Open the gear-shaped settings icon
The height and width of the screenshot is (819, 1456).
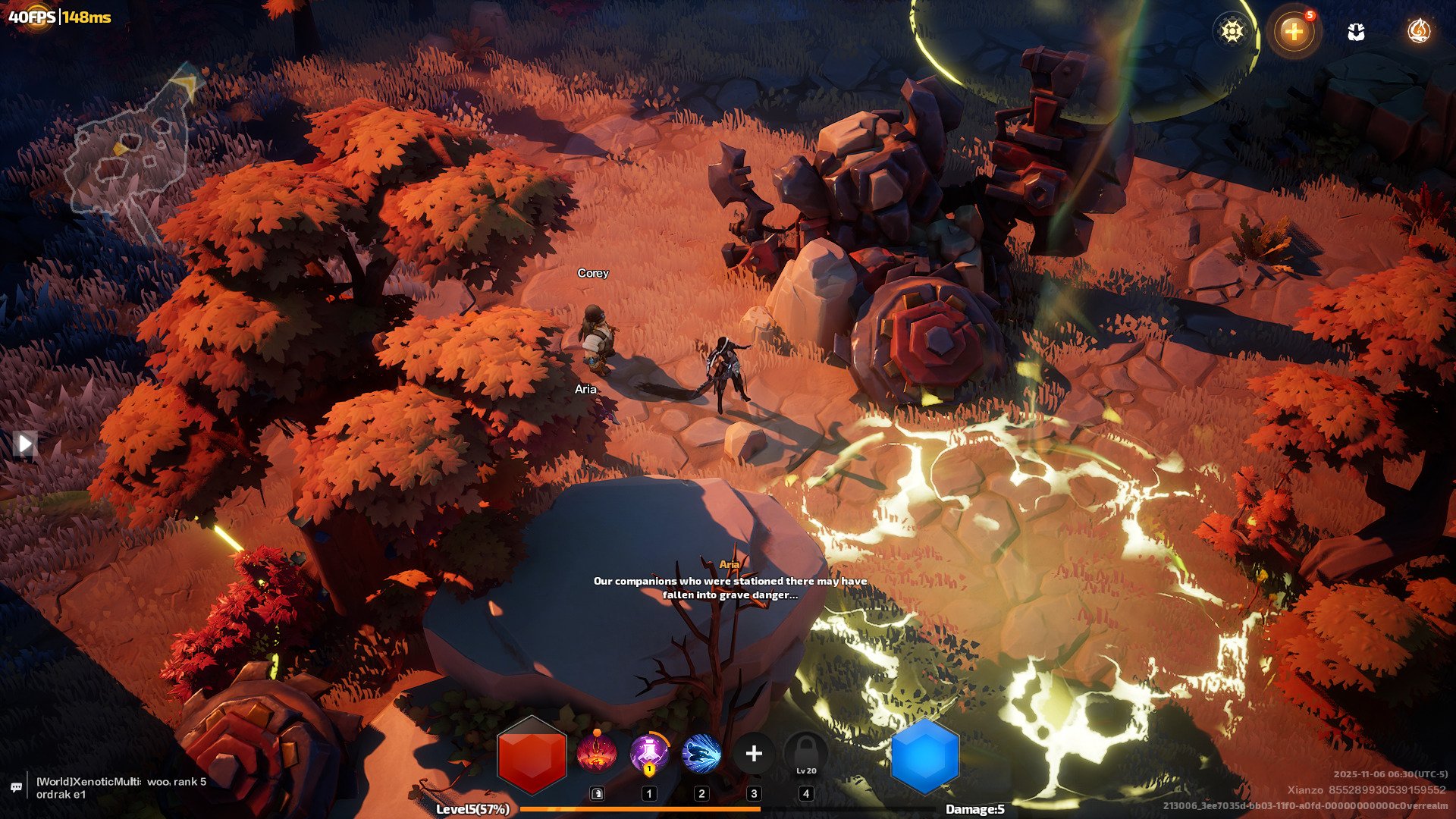(x=1232, y=32)
